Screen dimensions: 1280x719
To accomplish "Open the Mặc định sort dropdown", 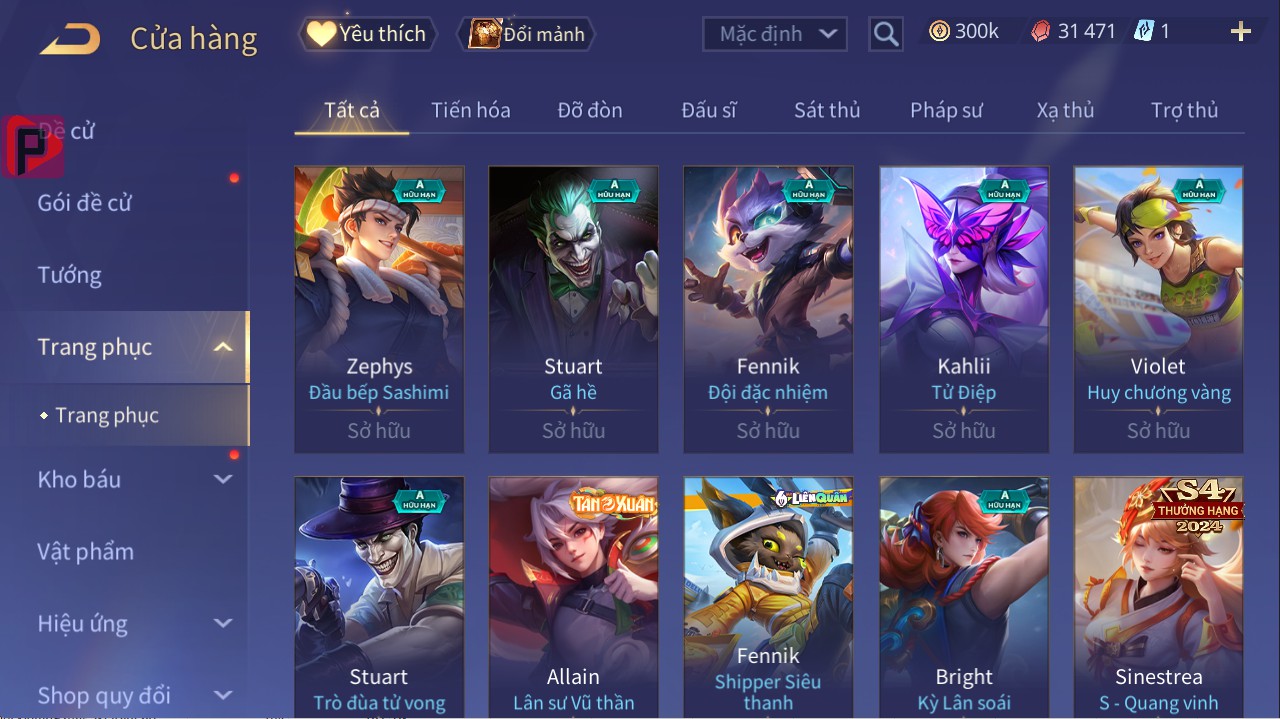I will [x=775, y=34].
